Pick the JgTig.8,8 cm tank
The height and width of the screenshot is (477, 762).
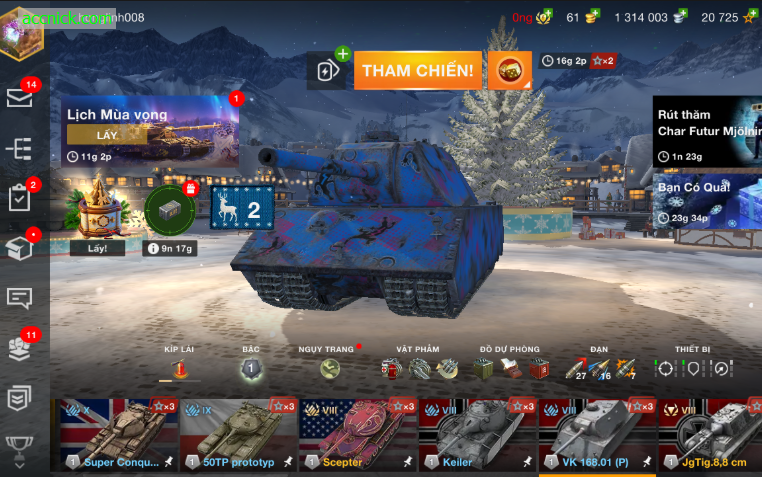(x=711, y=435)
